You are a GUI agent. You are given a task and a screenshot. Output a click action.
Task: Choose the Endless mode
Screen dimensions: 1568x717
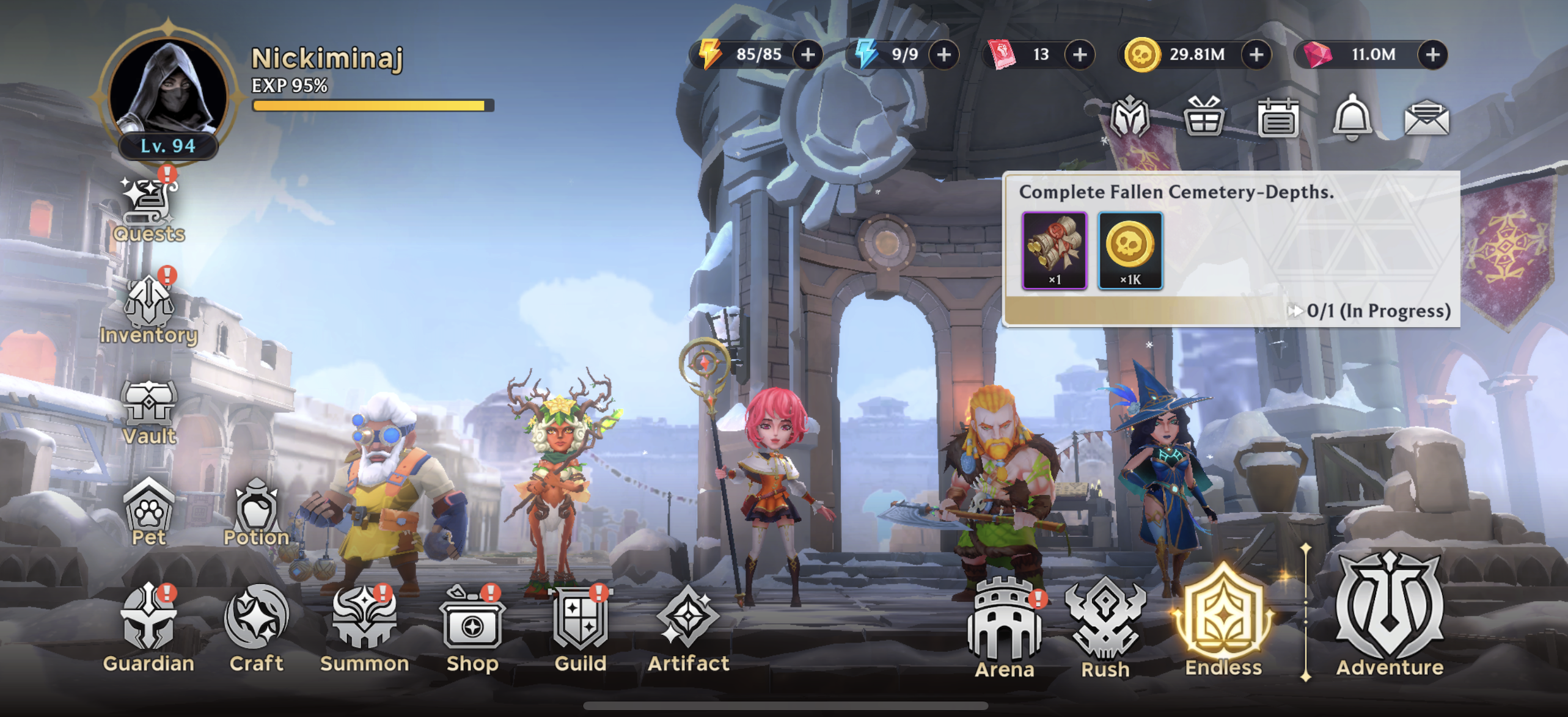1223,623
